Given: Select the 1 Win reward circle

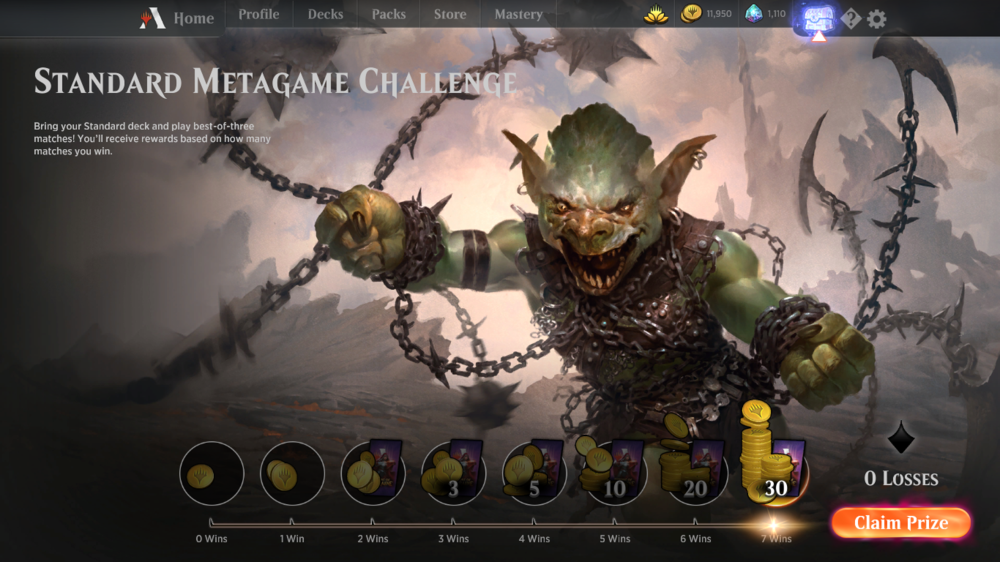Looking at the screenshot, I should 292,473.
